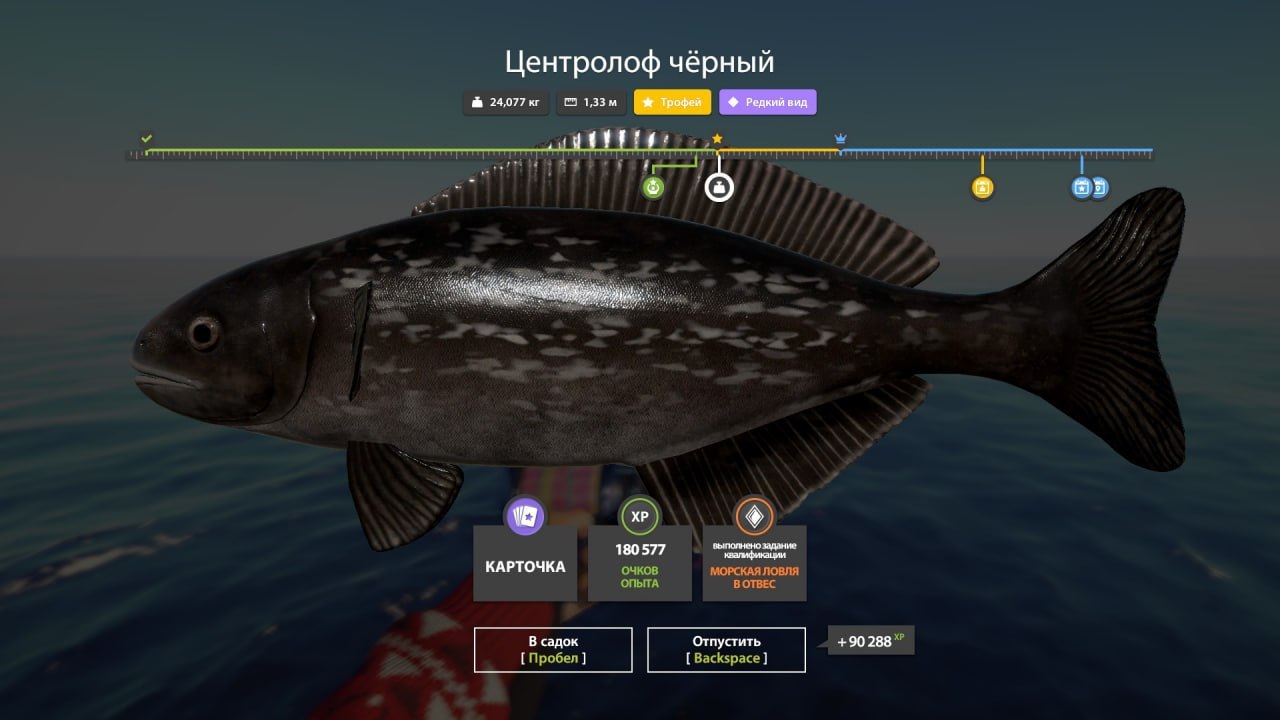Screen dimensions: 1280x720
Task: Click the fish name Центролоф чёрный title
Action: (x=639, y=61)
